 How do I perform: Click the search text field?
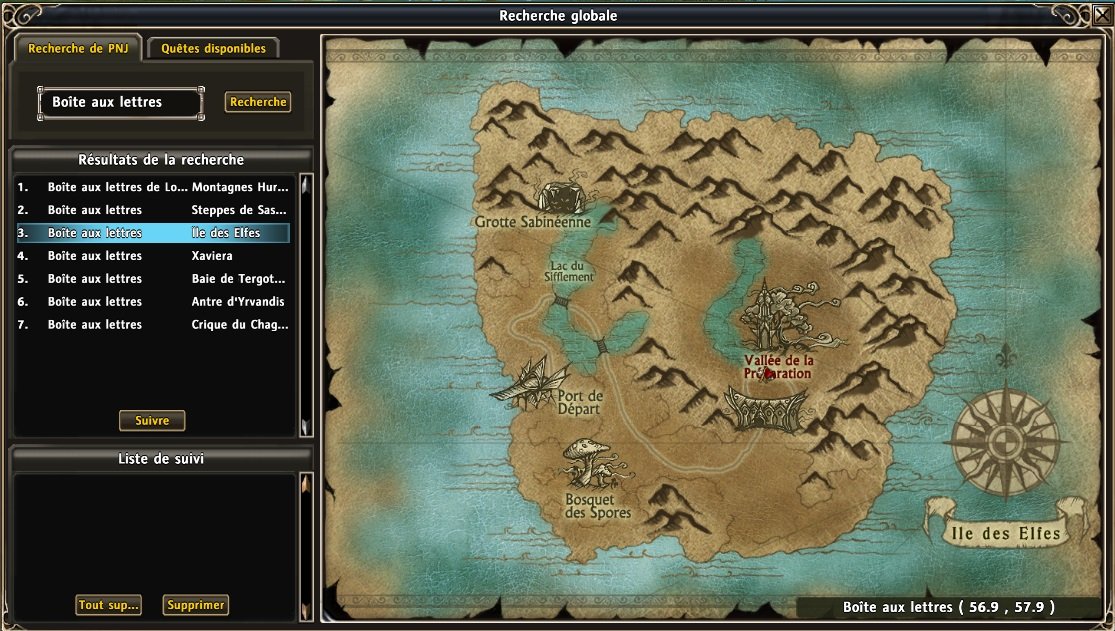[x=121, y=102]
